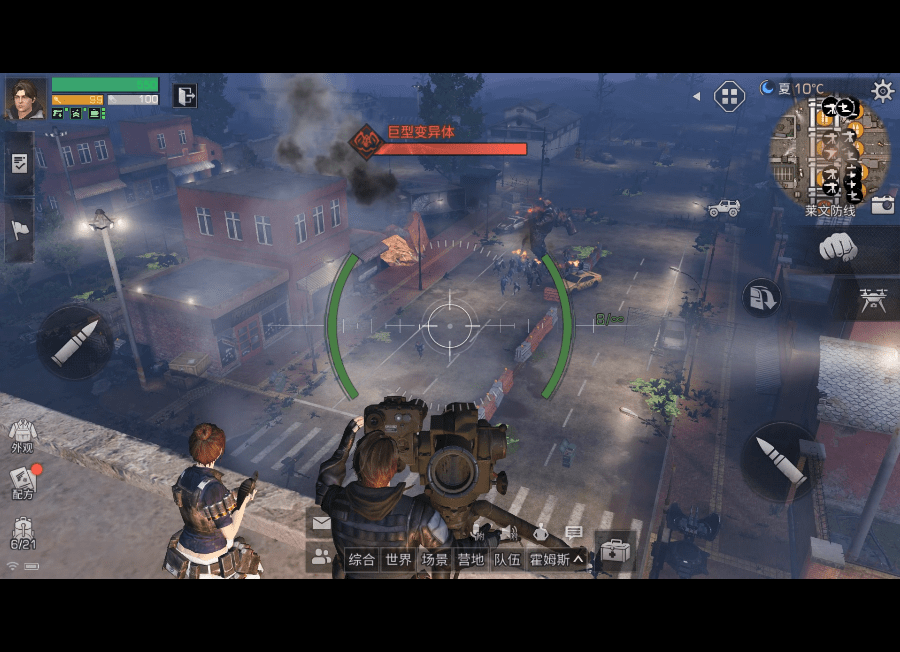
Task: Open the 外观 appearance menu
Action: 22,435
